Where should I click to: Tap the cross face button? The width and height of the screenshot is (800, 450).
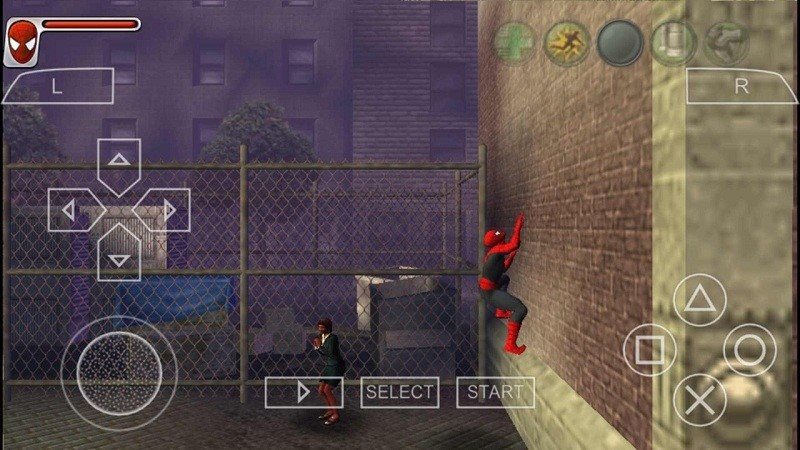tap(699, 400)
